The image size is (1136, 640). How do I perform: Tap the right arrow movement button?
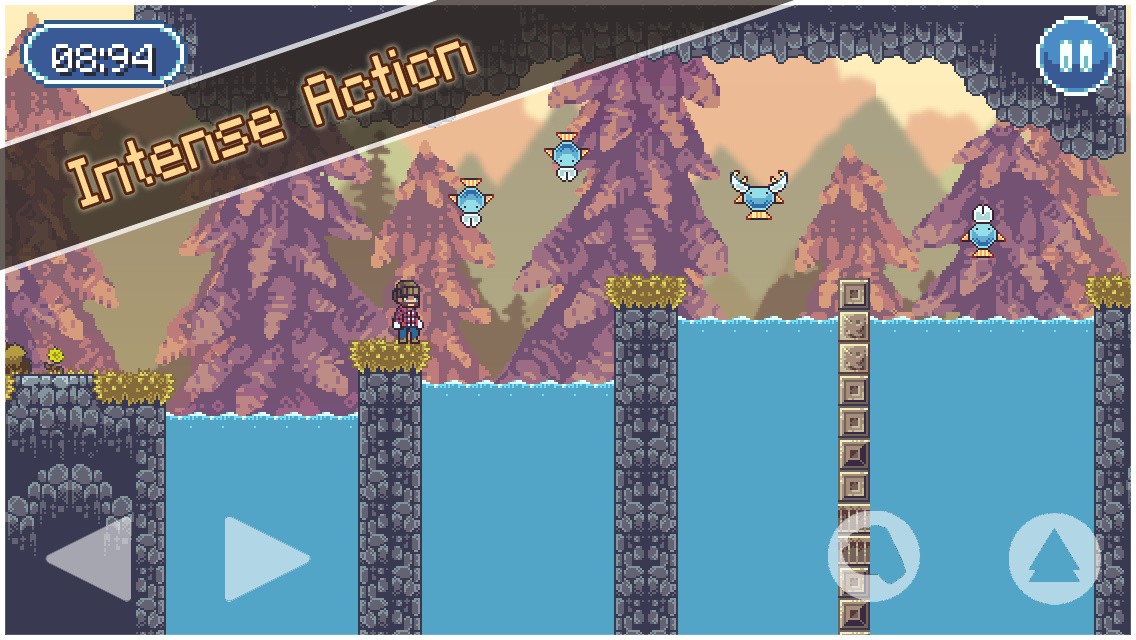click(x=264, y=559)
